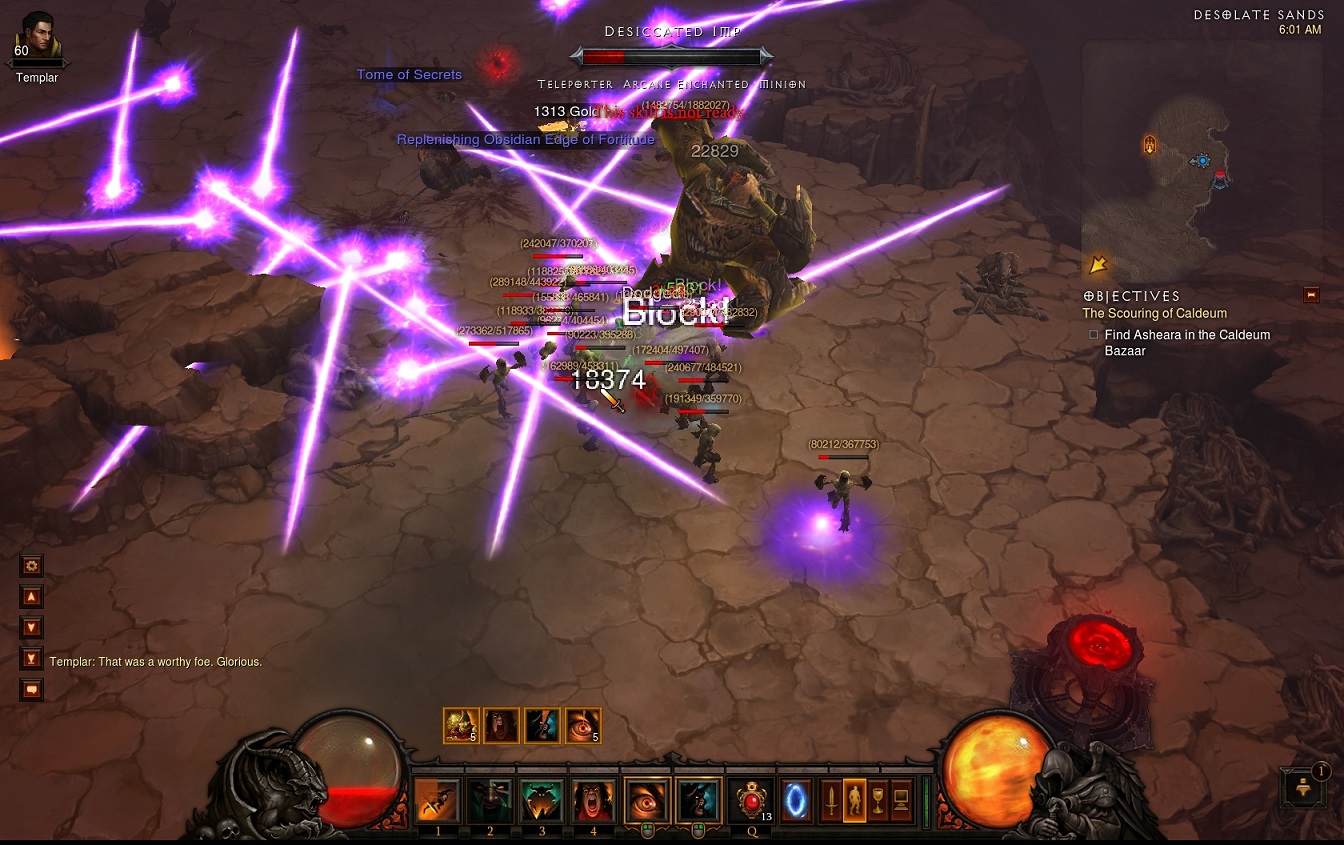Open chat settings with the gear button

pyautogui.click(x=32, y=566)
